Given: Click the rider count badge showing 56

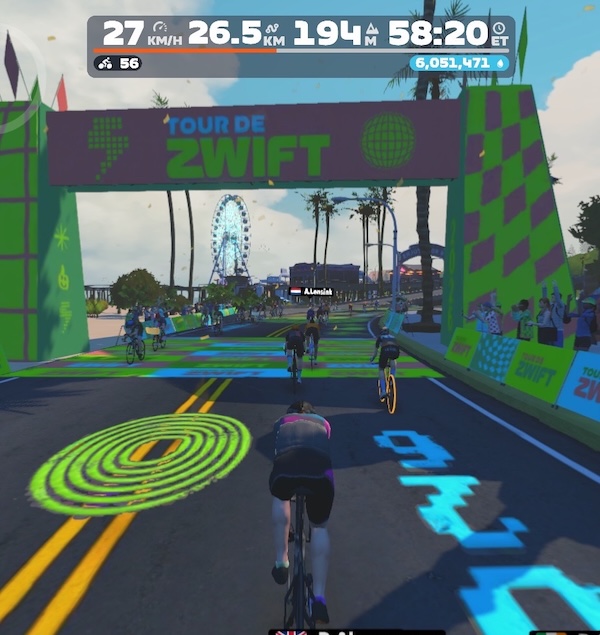Looking at the screenshot, I should (x=117, y=64).
